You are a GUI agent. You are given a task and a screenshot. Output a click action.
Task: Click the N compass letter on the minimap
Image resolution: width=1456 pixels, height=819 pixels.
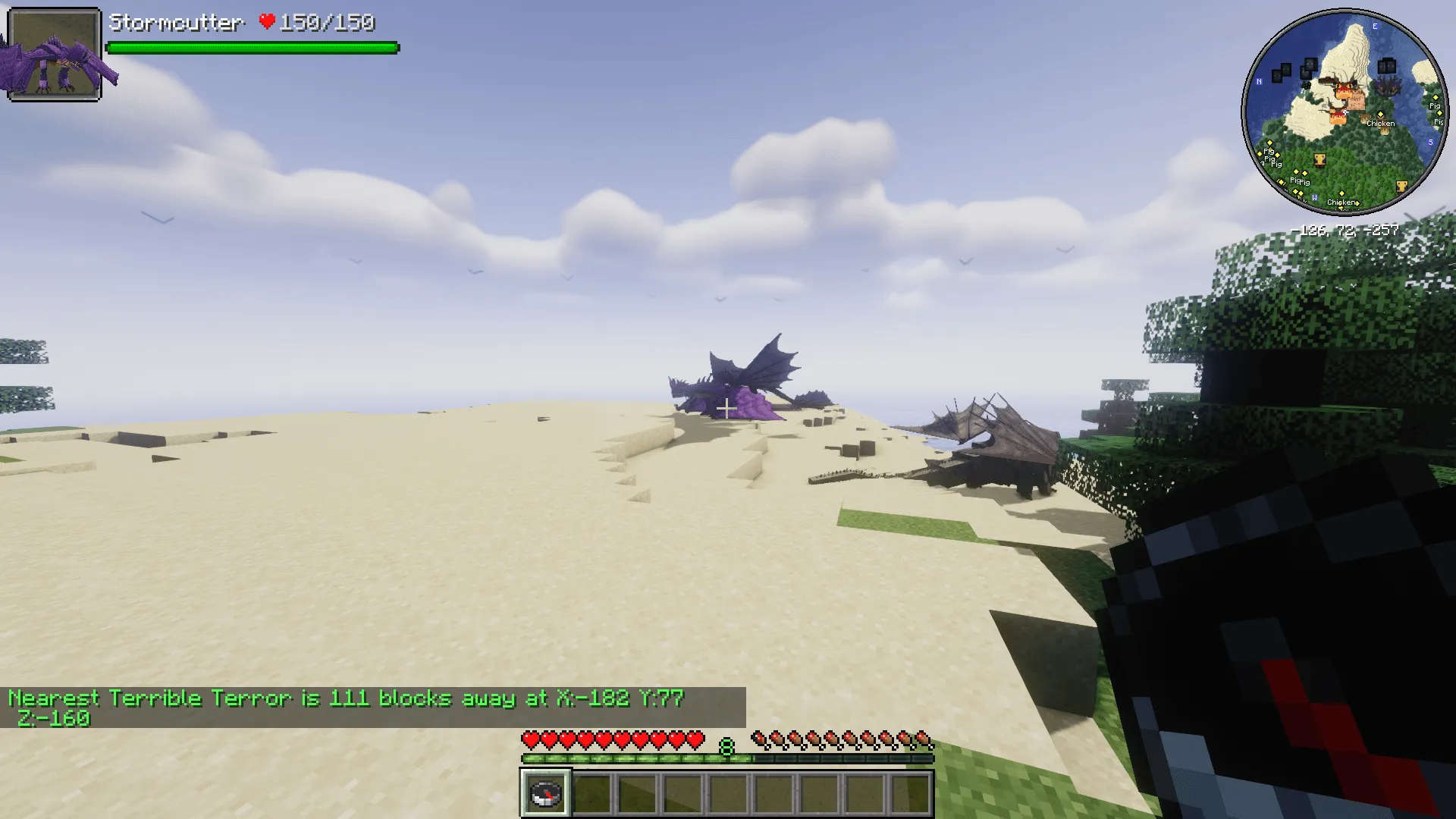coord(1258,81)
